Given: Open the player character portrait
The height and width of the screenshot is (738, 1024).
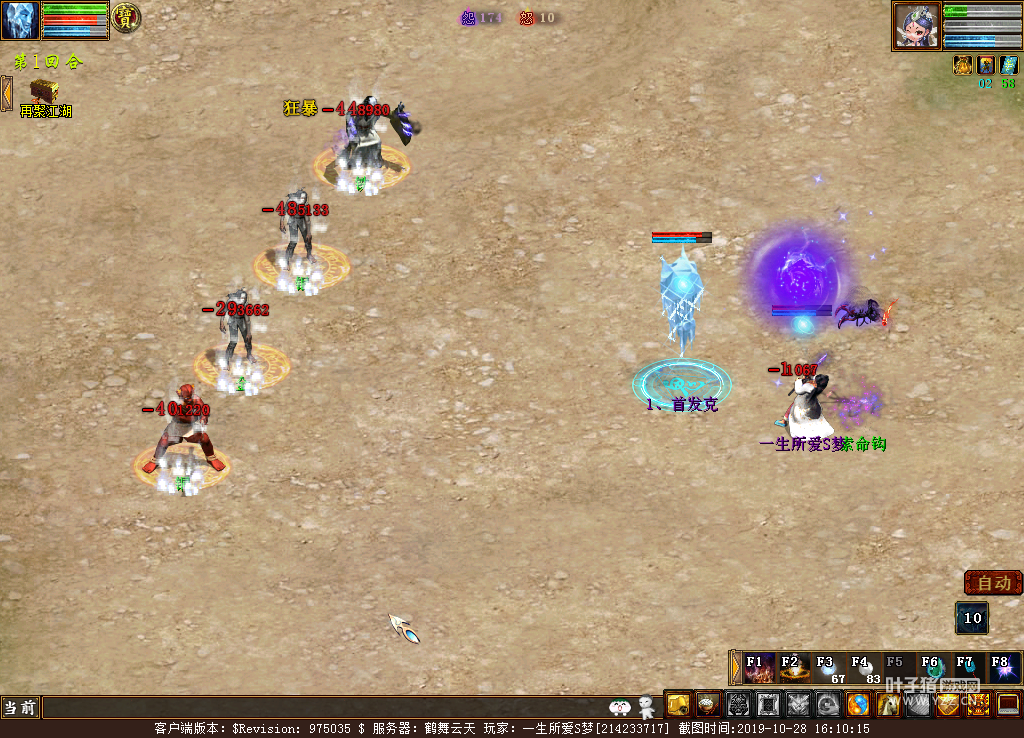Looking at the screenshot, I should [917, 25].
